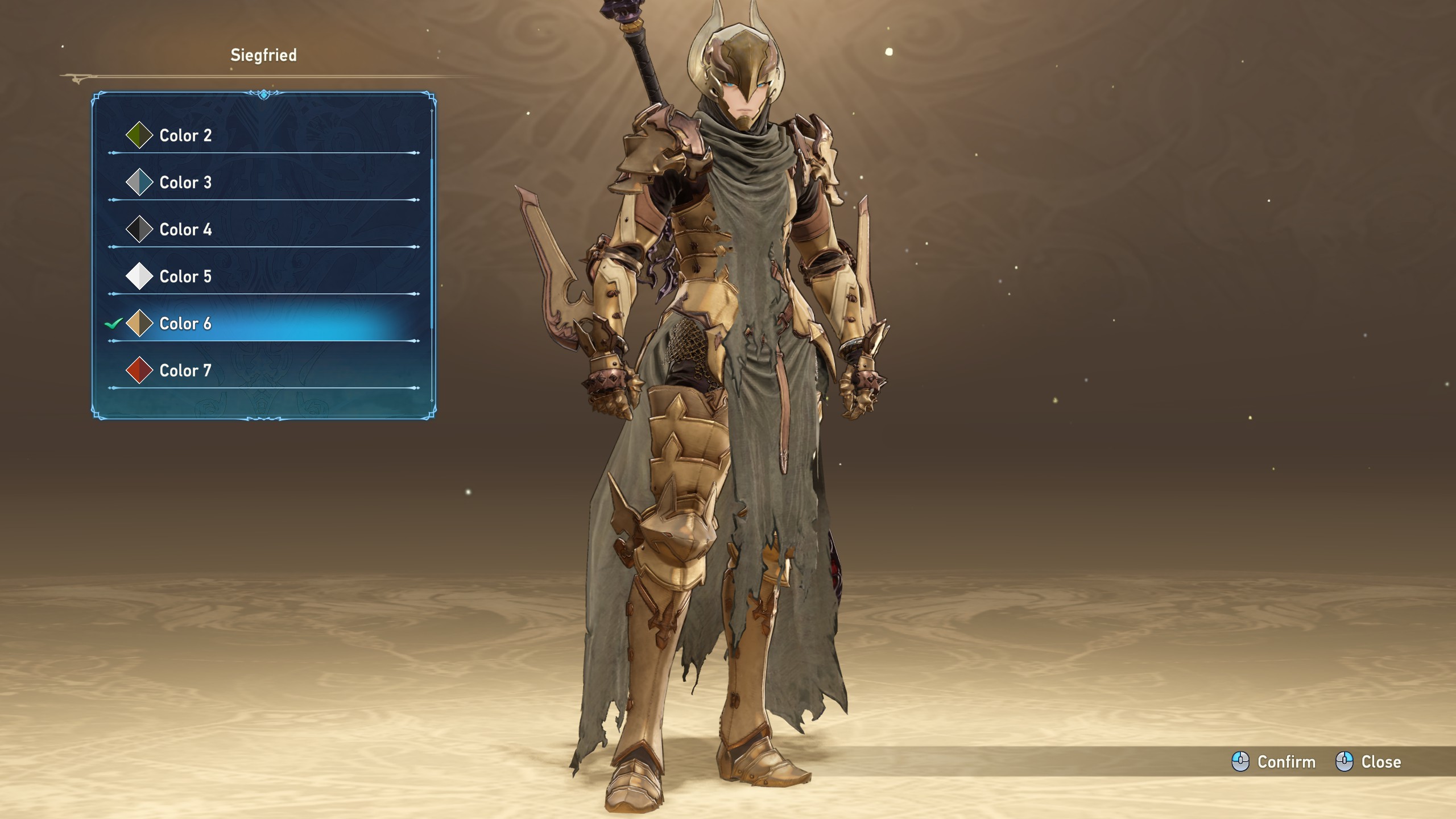Click the Confirm button

(x=1274, y=762)
